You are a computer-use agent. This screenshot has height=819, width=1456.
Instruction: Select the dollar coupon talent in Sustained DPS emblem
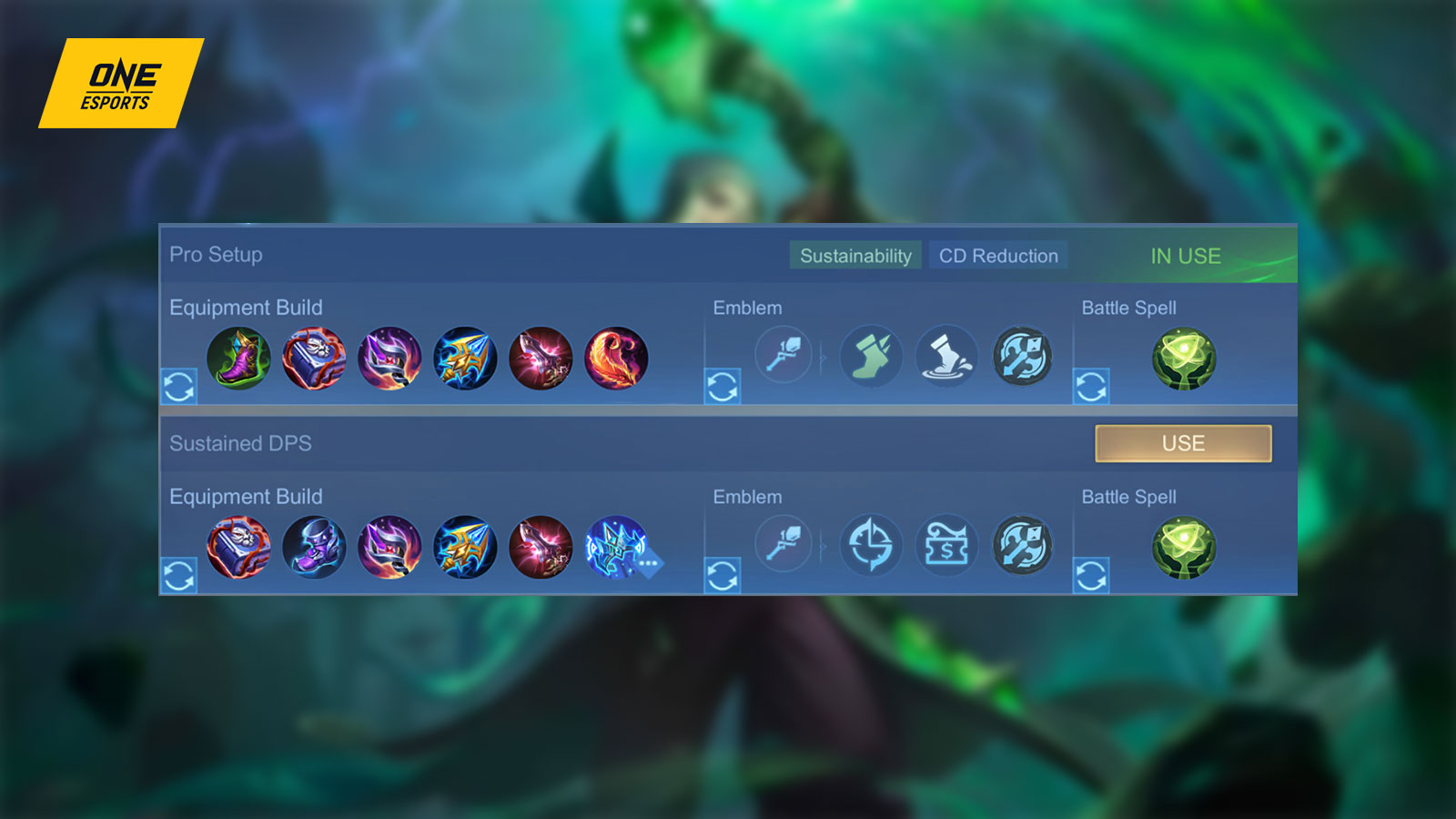click(x=946, y=544)
